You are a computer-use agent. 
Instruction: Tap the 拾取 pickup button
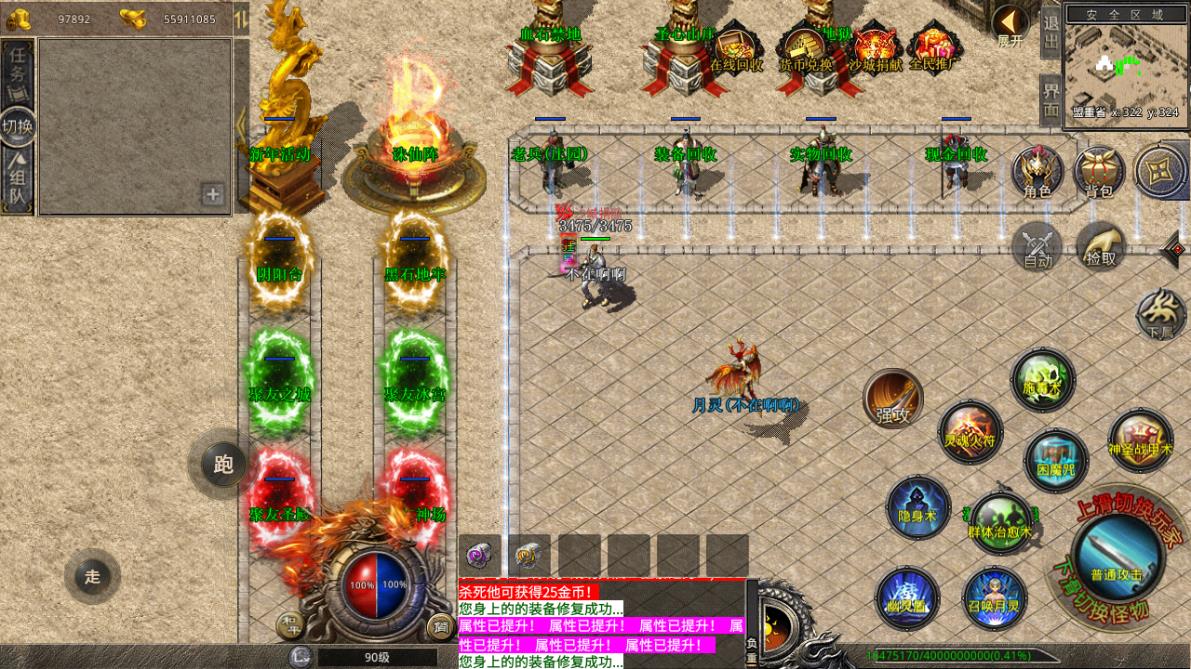pos(1100,245)
